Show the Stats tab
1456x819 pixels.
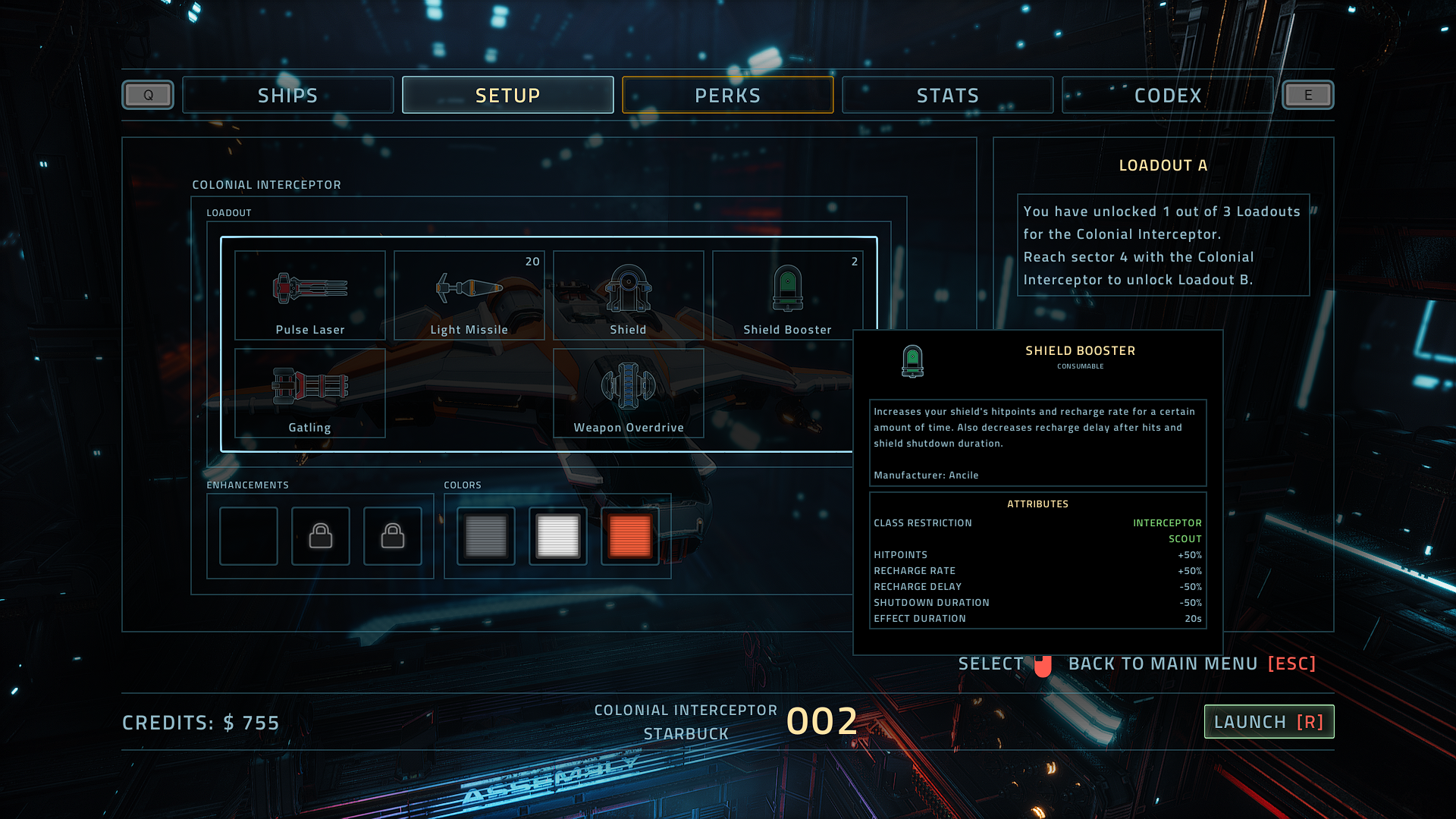(947, 96)
